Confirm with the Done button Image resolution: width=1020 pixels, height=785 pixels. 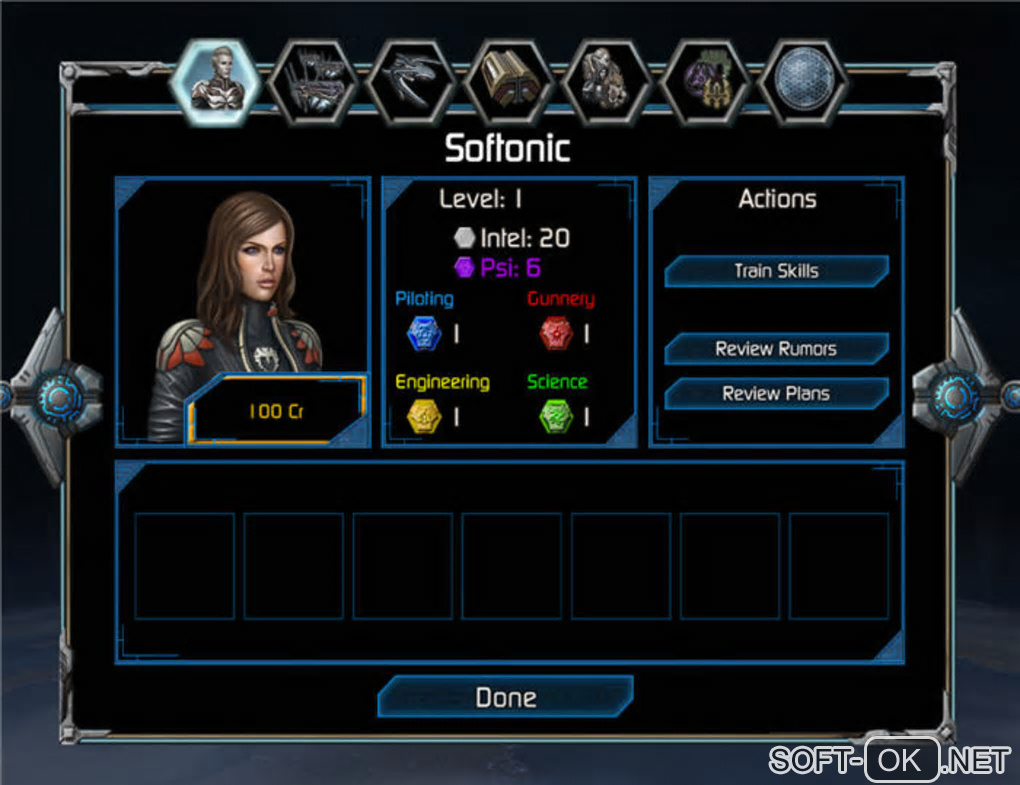point(505,697)
